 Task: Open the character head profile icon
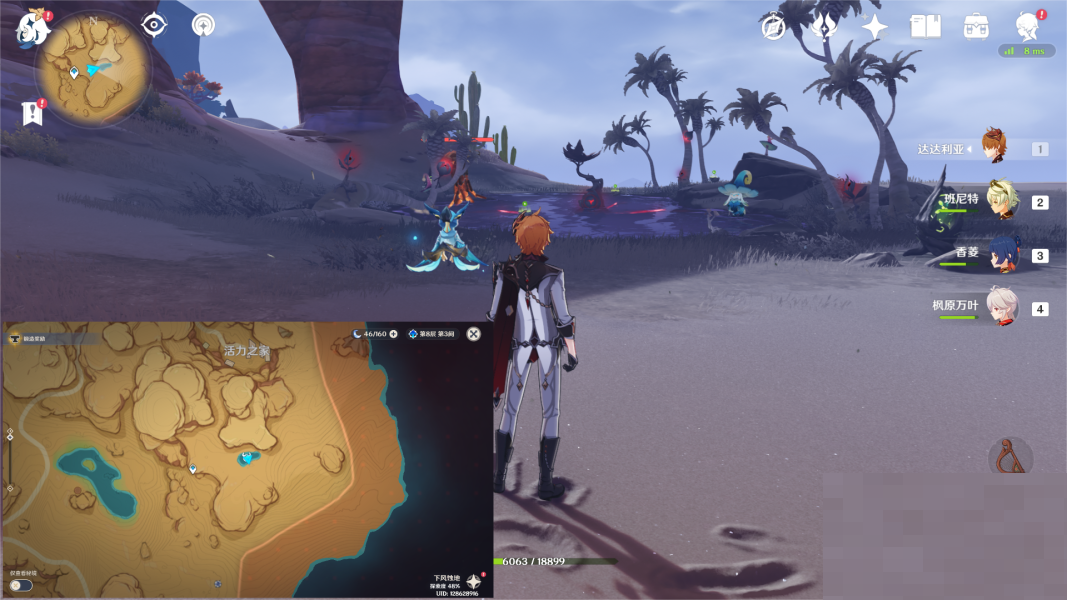1027,26
